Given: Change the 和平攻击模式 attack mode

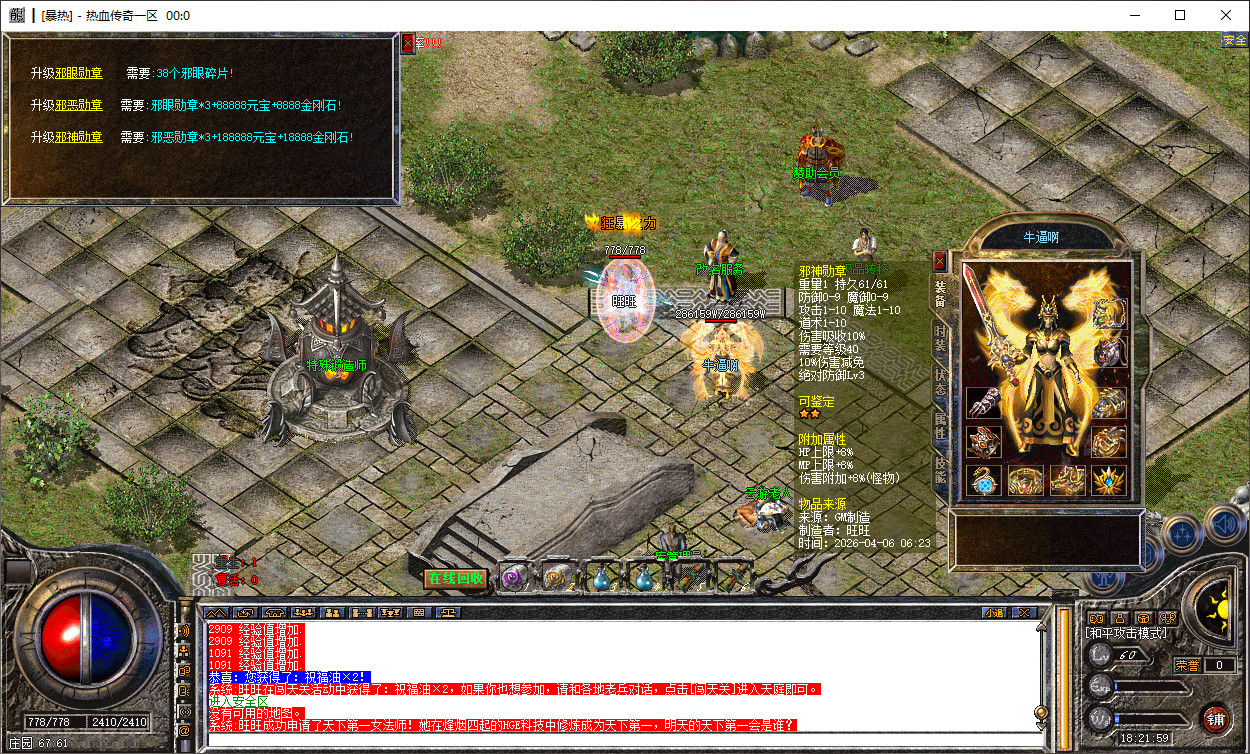Looking at the screenshot, I should point(1126,633).
